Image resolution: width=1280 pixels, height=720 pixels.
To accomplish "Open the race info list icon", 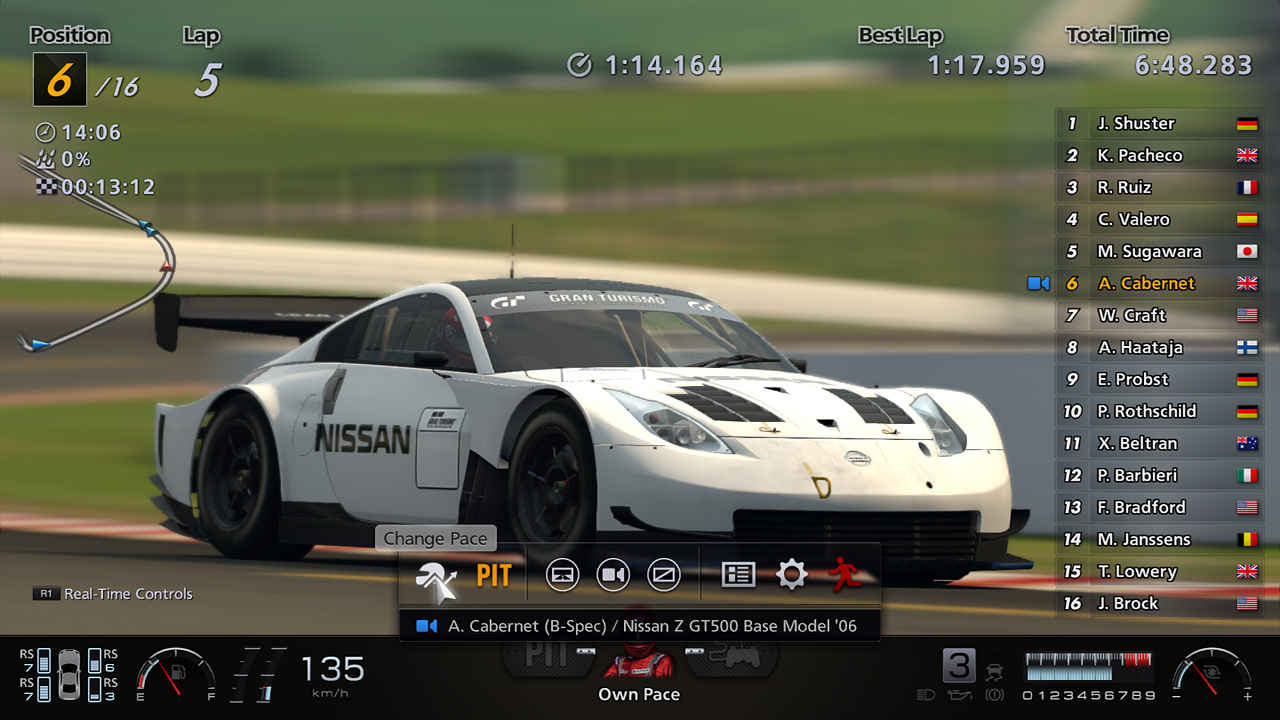I will click(738, 575).
